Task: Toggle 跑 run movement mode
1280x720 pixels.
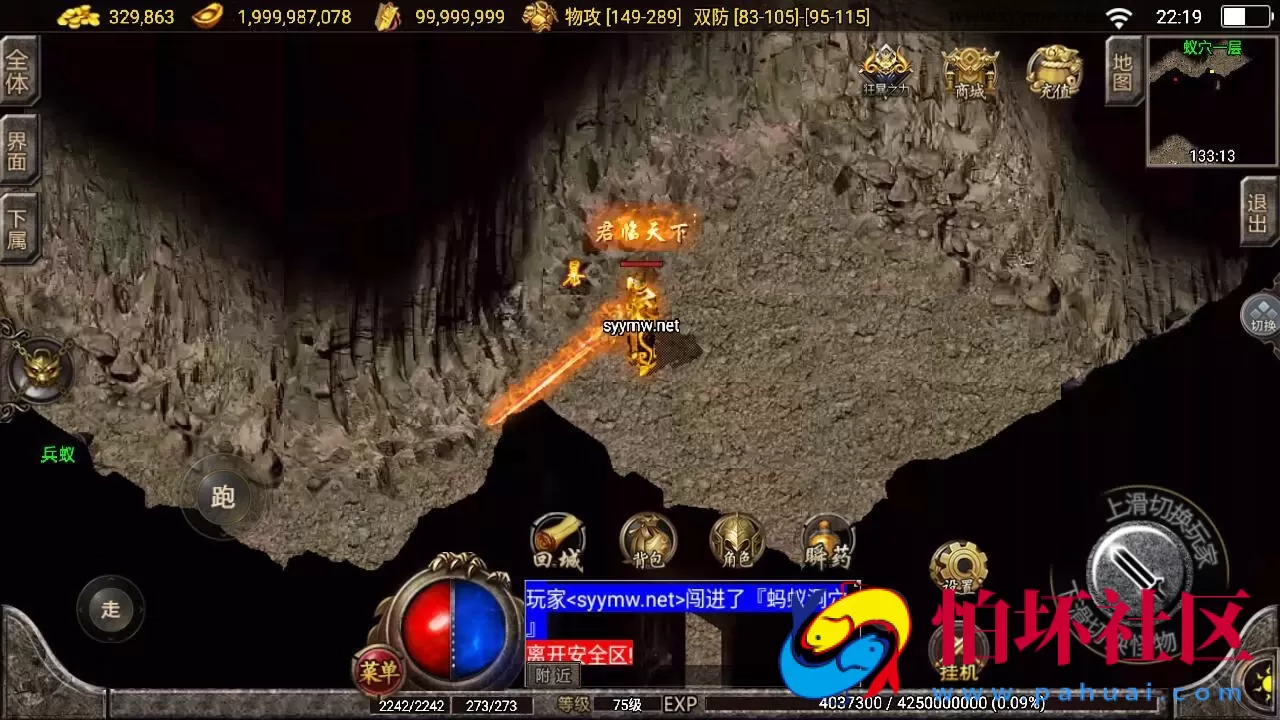Action: pyautogui.click(x=222, y=497)
